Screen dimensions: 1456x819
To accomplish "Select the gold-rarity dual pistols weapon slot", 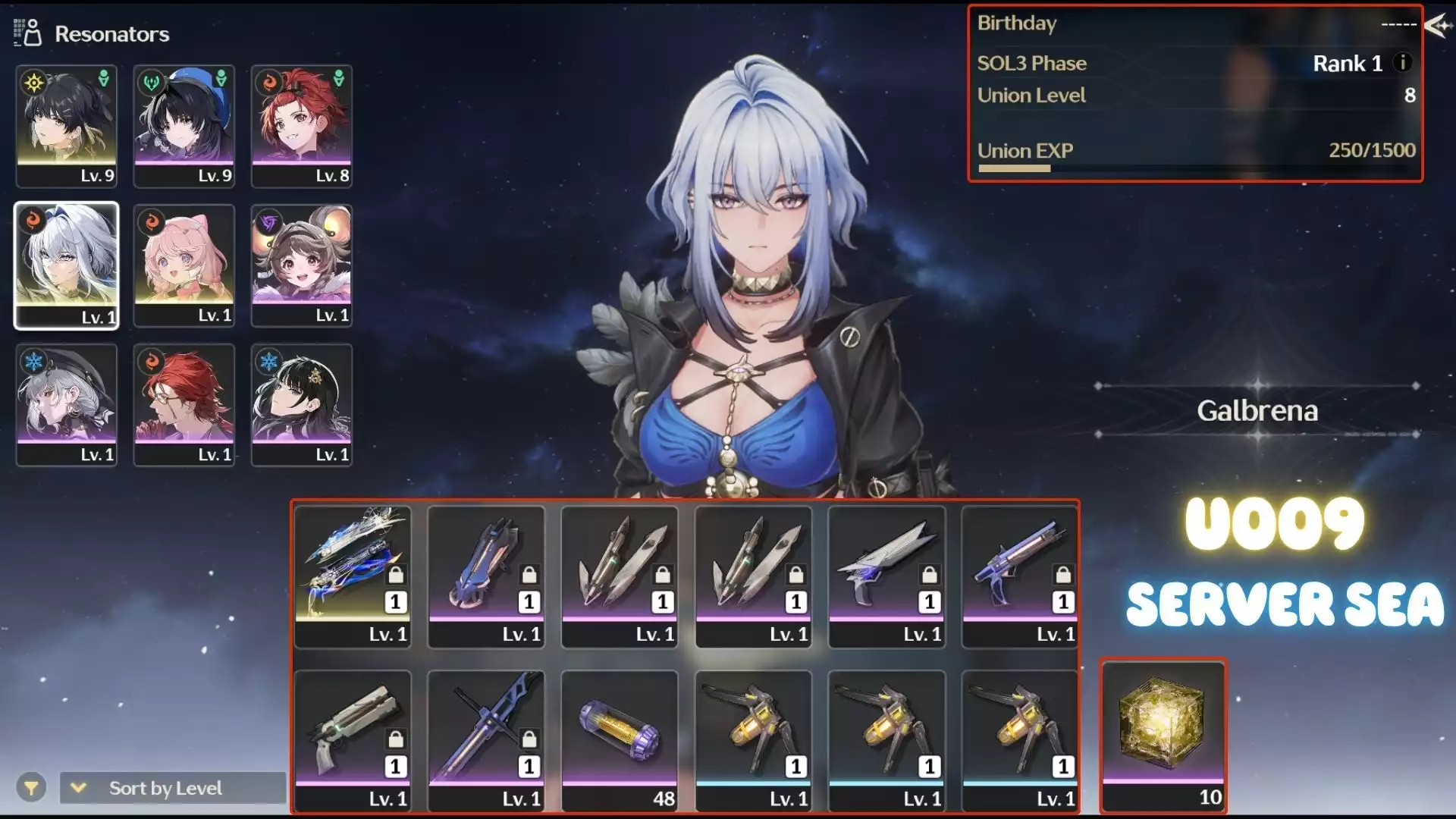I will click(353, 576).
